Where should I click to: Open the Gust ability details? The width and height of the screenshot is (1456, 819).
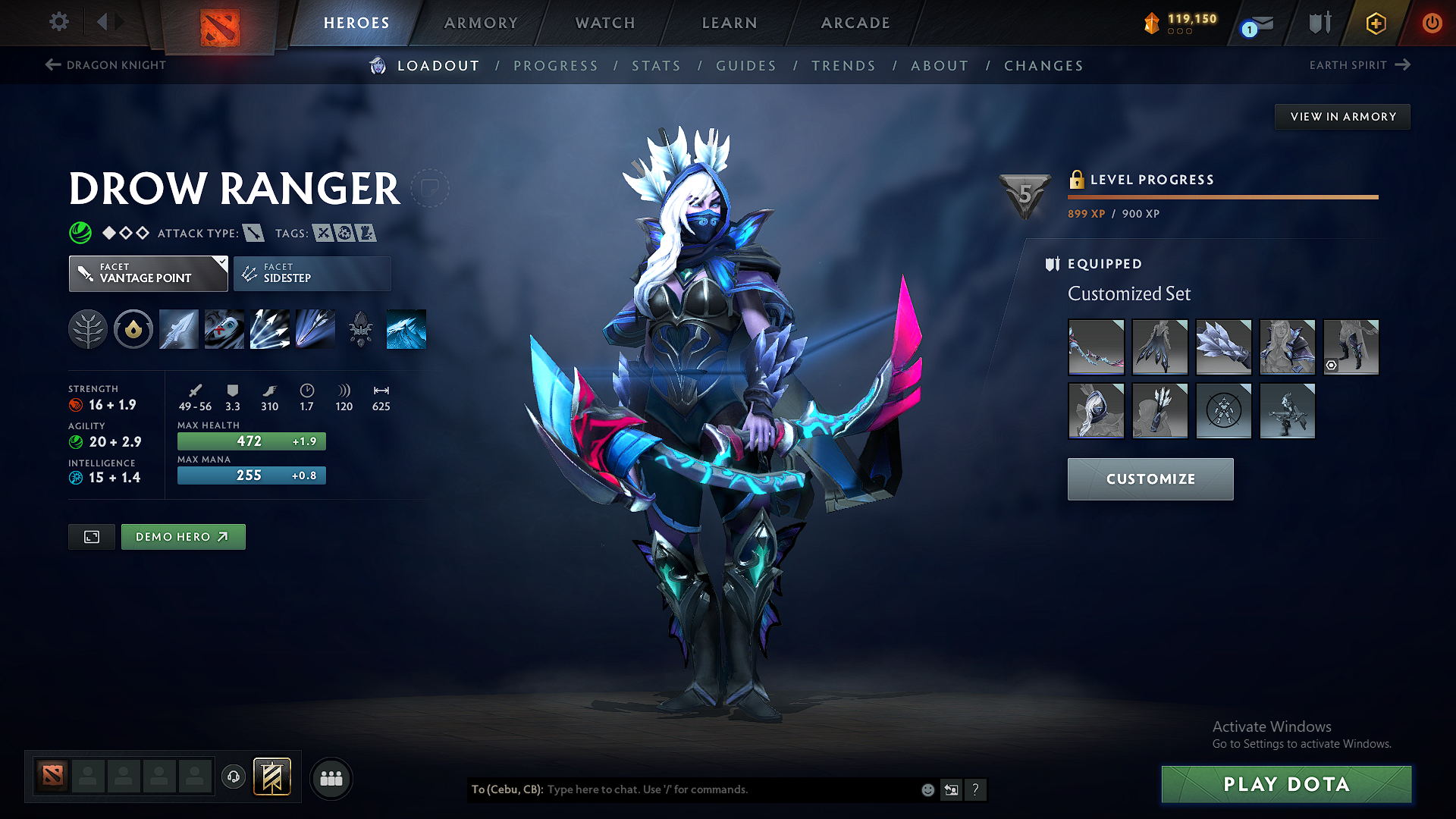click(224, 329)
